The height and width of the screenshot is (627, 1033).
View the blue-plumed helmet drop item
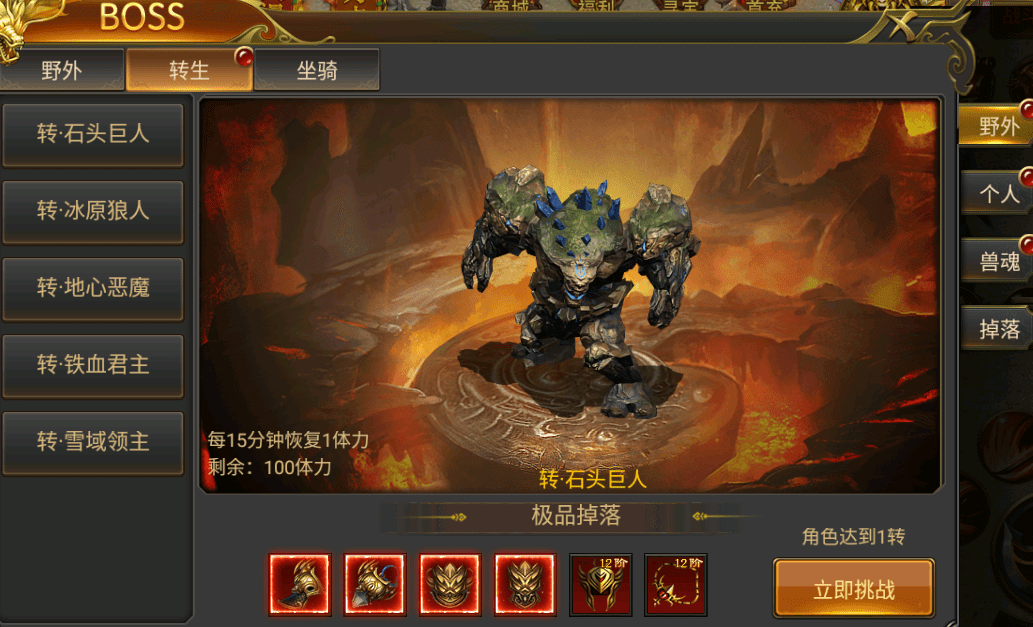375,585
